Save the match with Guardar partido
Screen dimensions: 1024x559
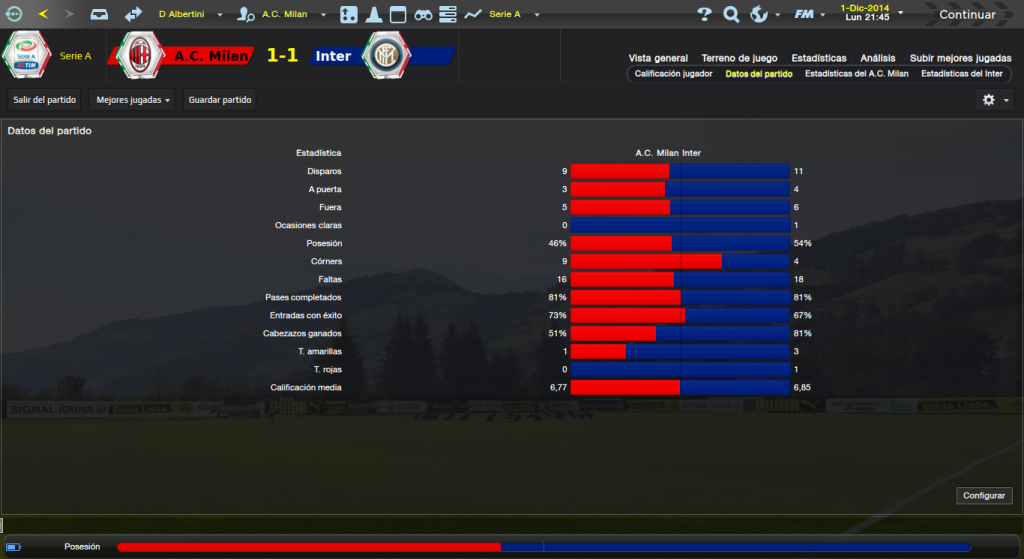[220, 100]
